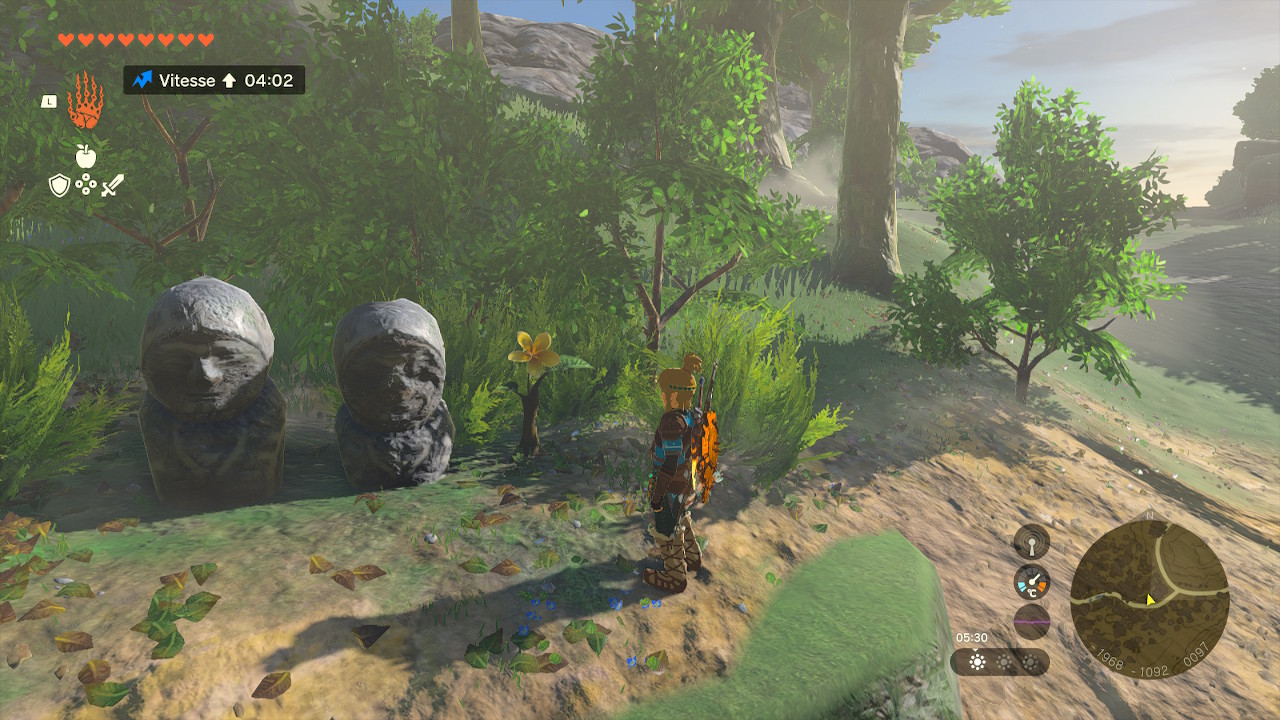Screen dimensions: 1280x720
Task: Open the sword weapon quick-select icon
Action: (112, 185)
